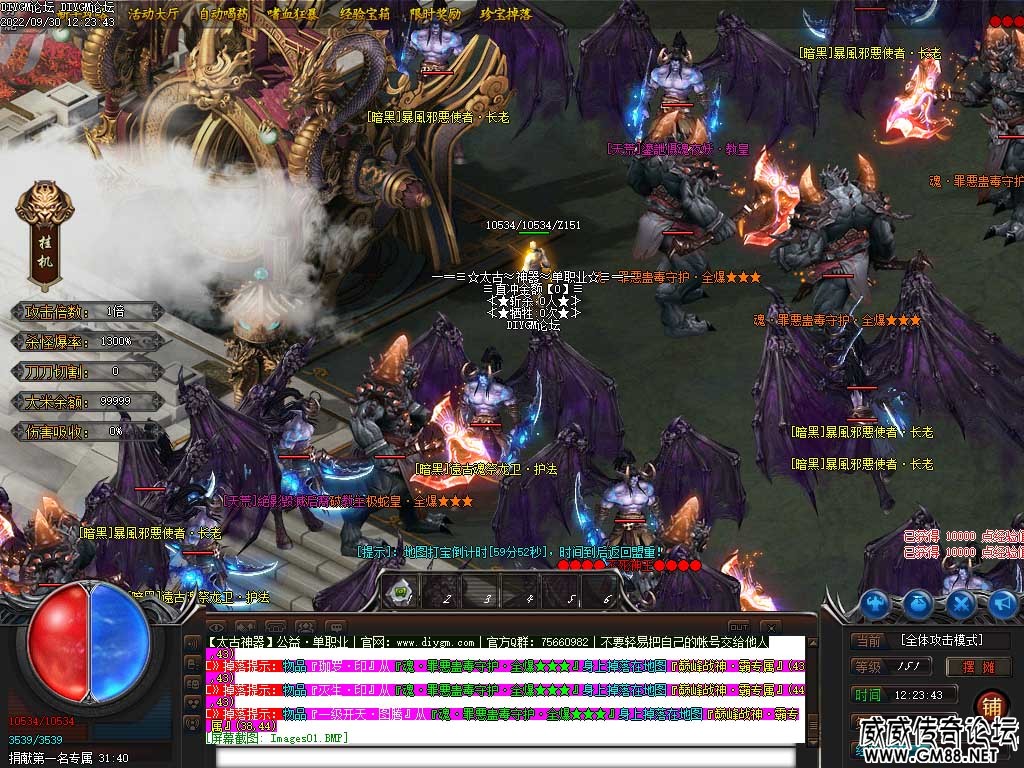
Task: Click the OUT button above chat
Action: coord(738,626)
